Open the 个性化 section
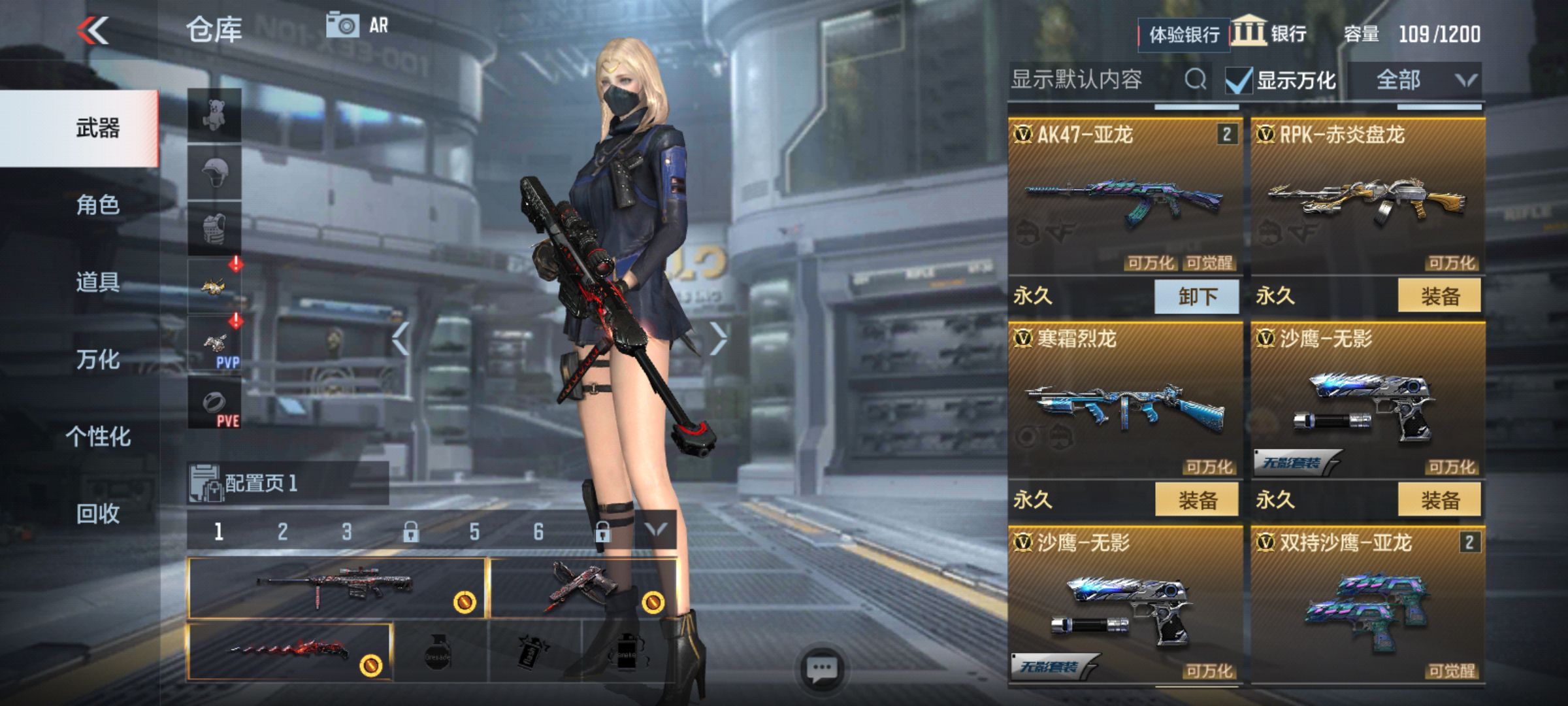This screenshot has height=706, width=1568. [x=97, y=436]
